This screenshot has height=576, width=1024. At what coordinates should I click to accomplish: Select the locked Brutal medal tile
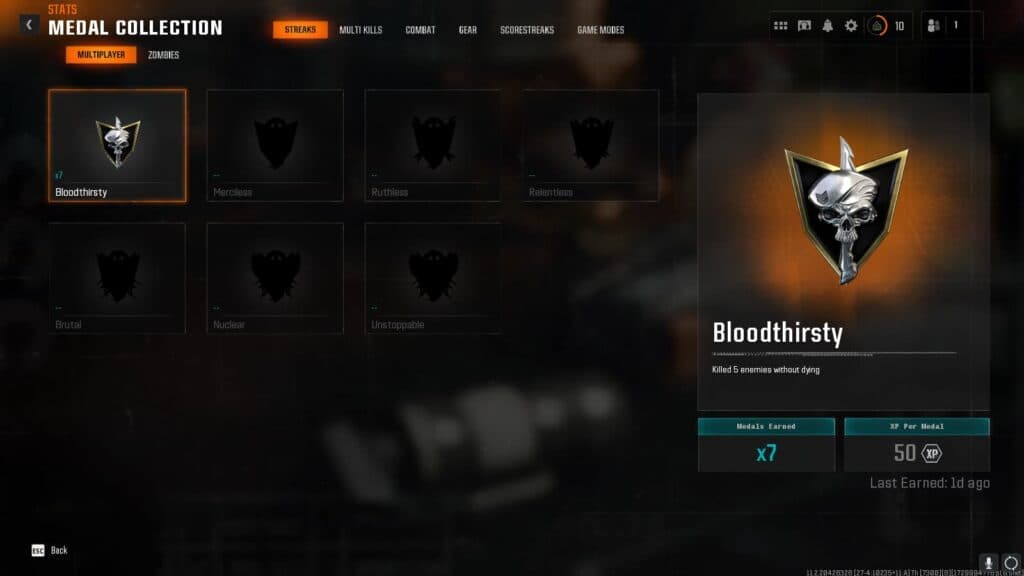(x=117, y=278)
